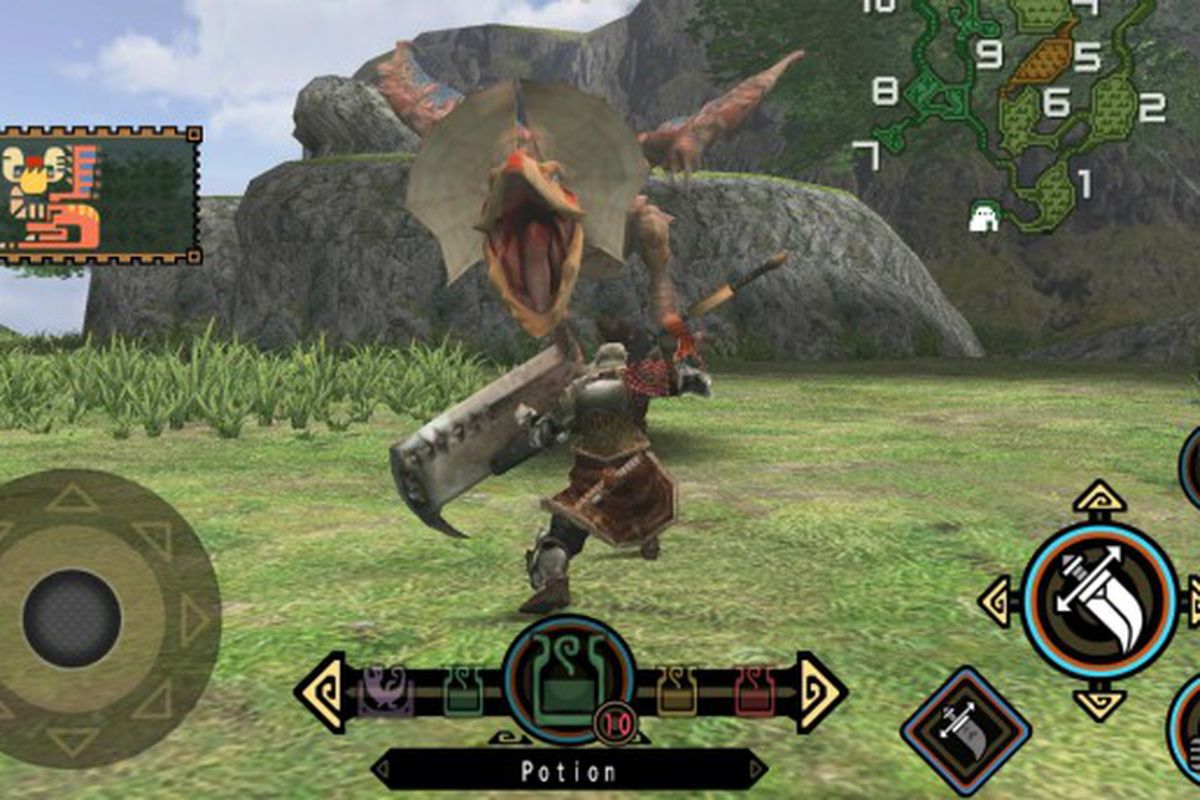This screenshot has height=800, width=1200.
Task: Select the monster icon panel
Action: 100,195
